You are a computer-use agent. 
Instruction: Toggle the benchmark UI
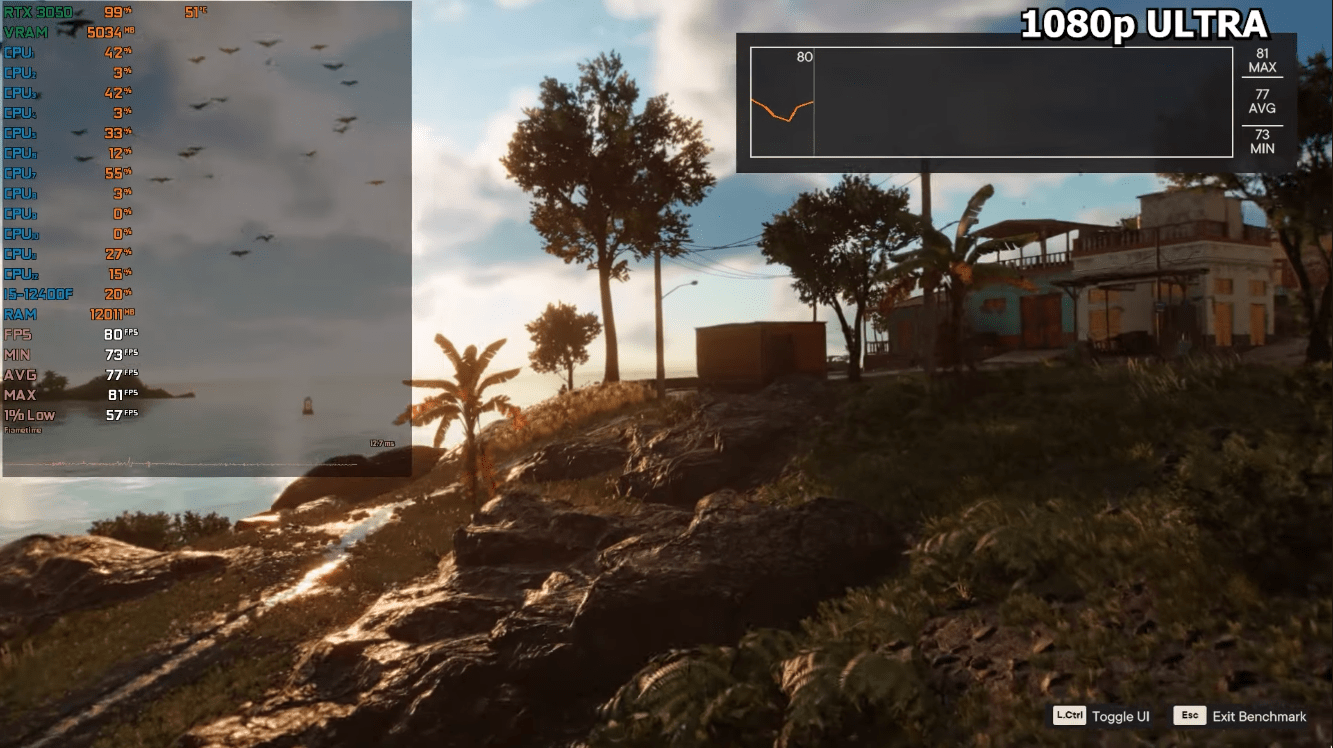(x=1101, y=716)
